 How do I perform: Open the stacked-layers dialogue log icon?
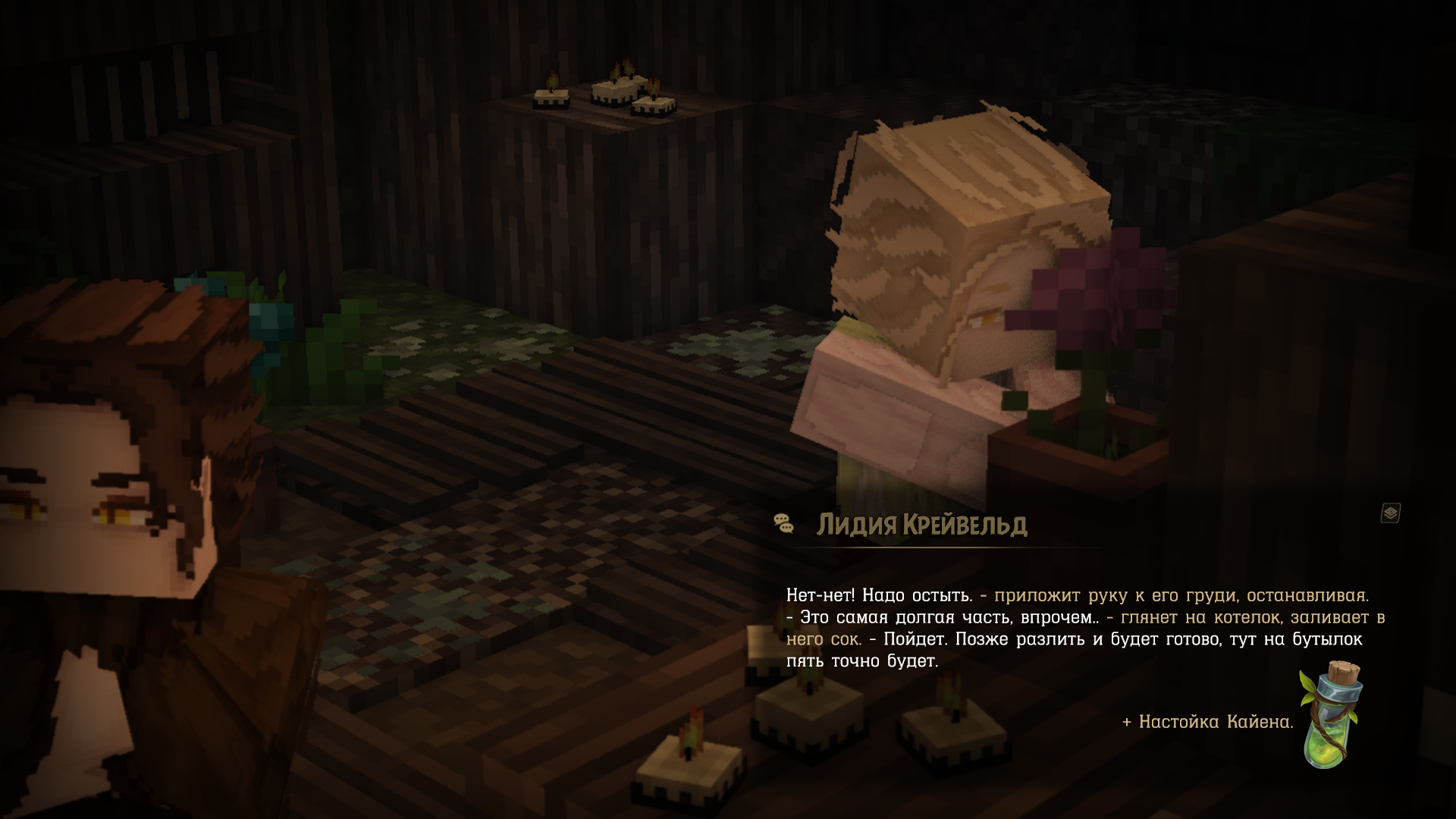tap(1390, 513)
